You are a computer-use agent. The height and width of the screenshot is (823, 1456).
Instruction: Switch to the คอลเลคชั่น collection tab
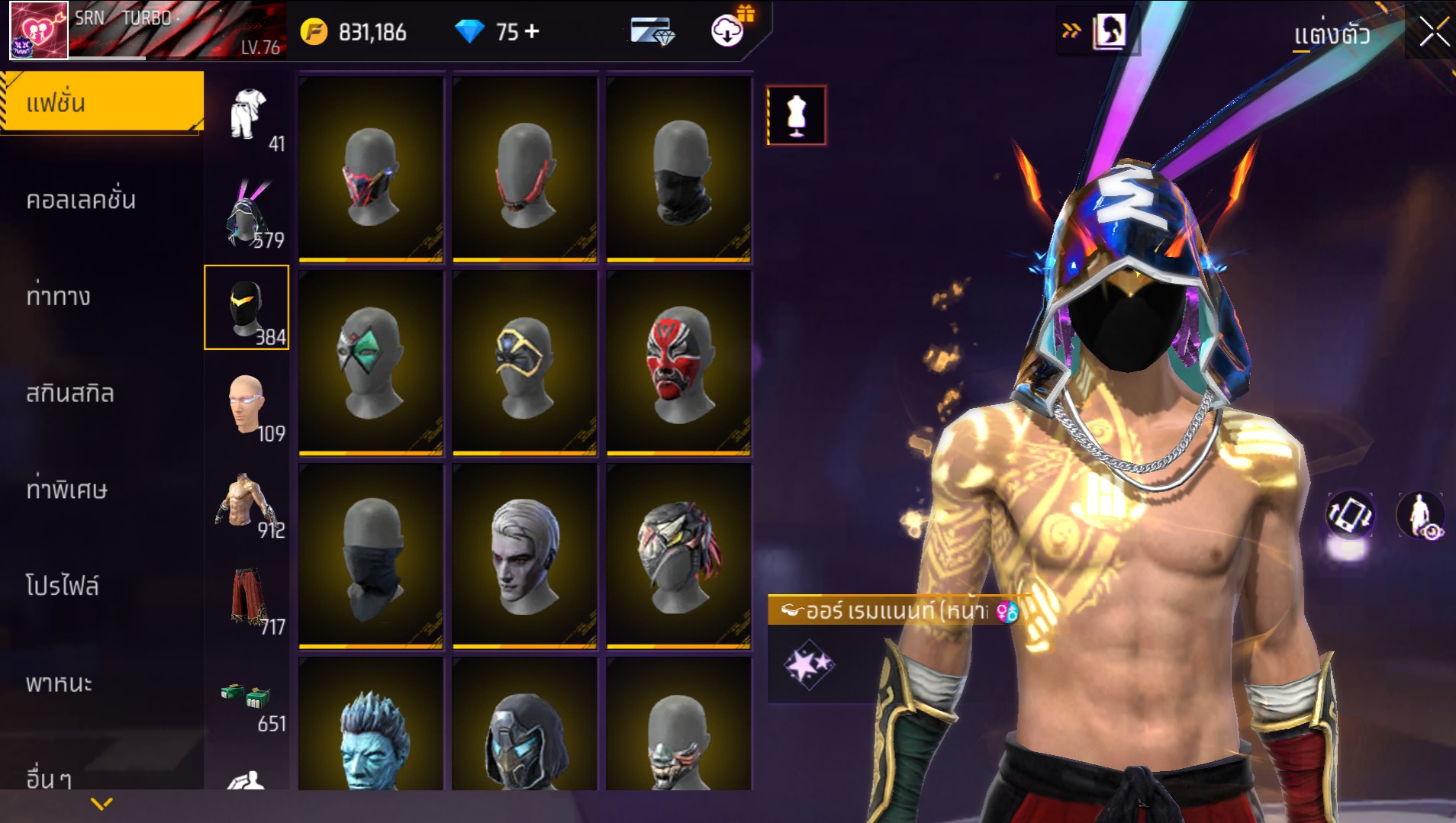pos(81,200)
